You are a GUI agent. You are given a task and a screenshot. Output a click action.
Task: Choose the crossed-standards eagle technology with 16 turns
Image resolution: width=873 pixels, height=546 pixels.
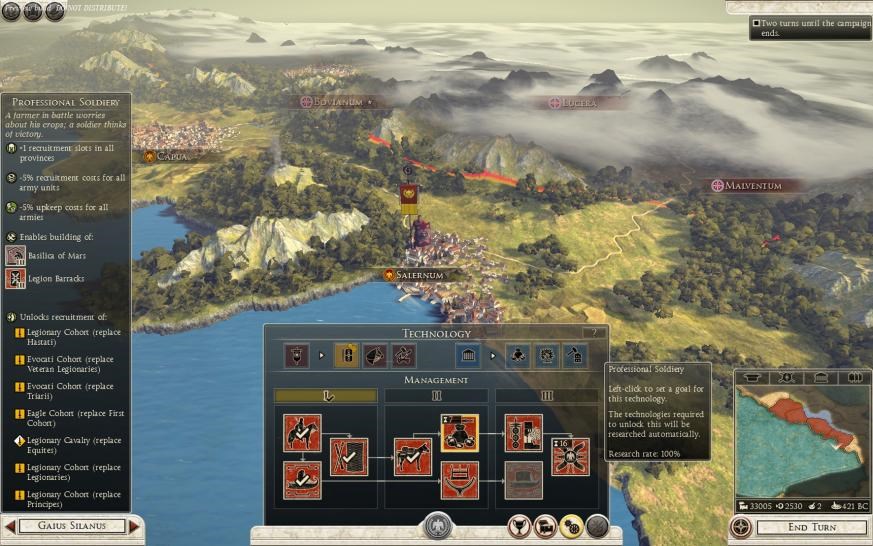coord(570,456)
